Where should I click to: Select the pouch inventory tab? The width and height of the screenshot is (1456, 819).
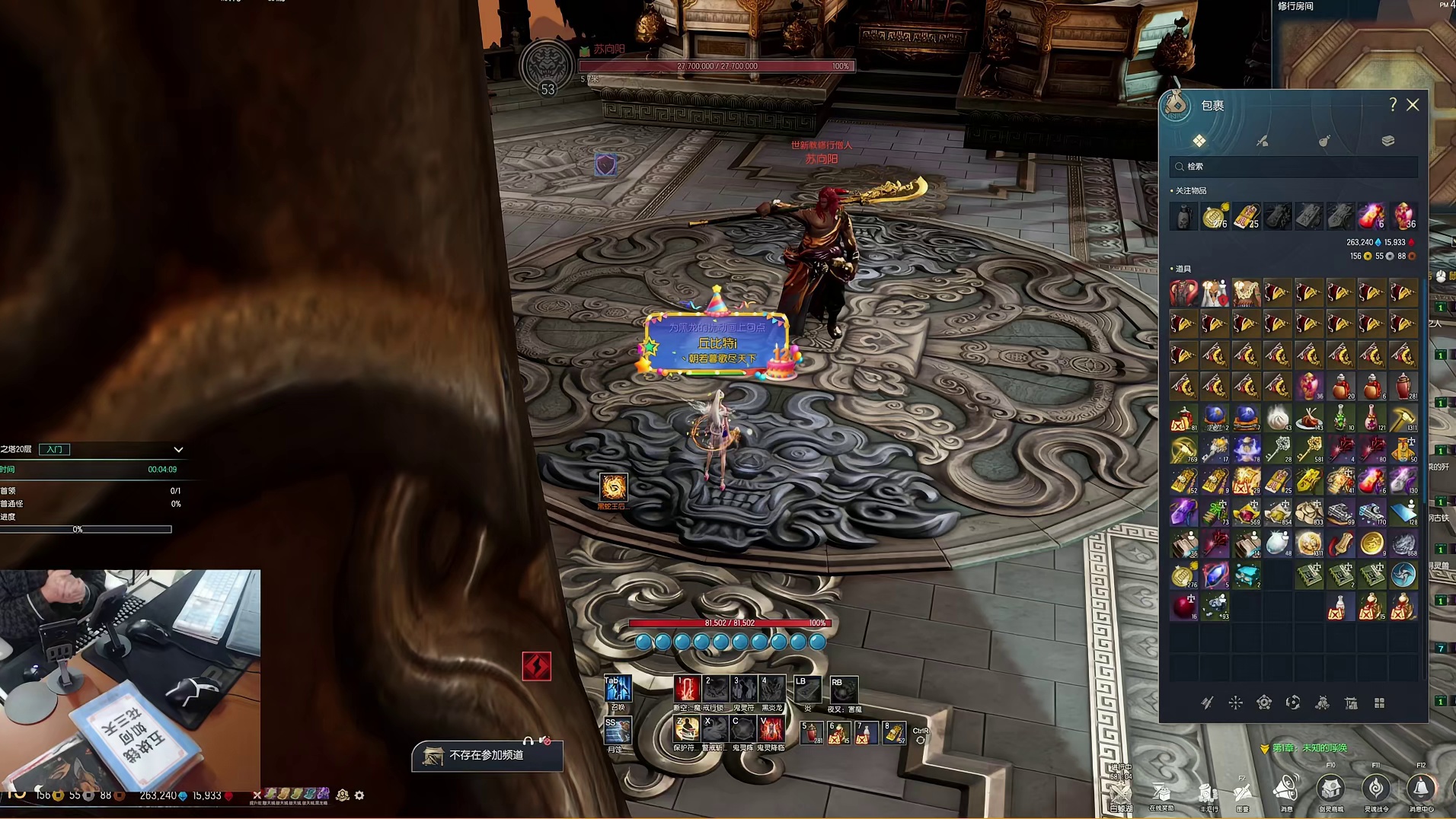tap(1324, 141)
